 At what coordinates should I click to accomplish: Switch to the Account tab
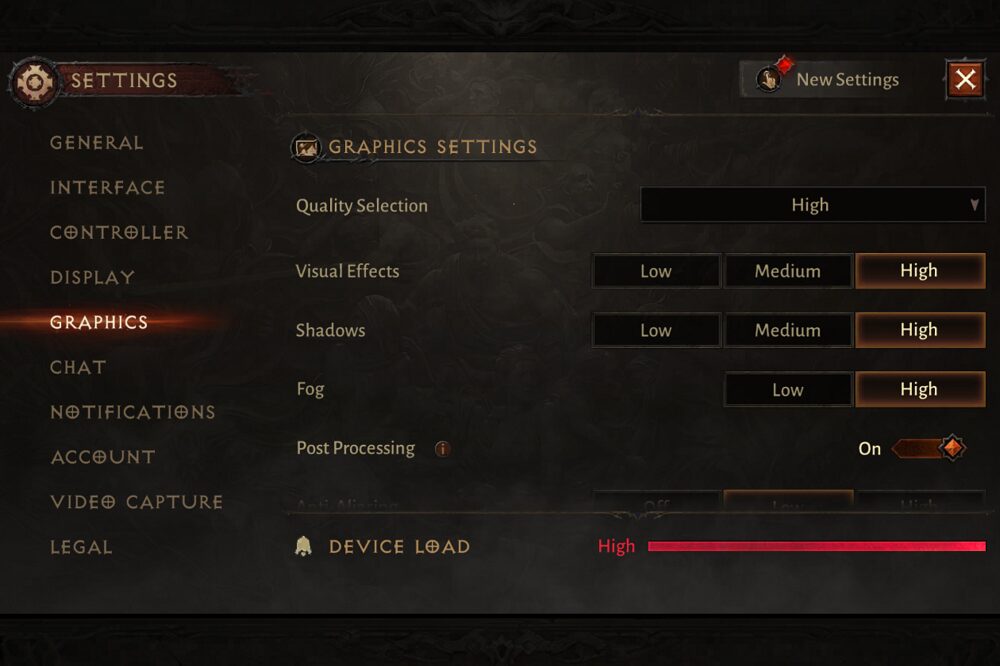(x=103, y=458)
